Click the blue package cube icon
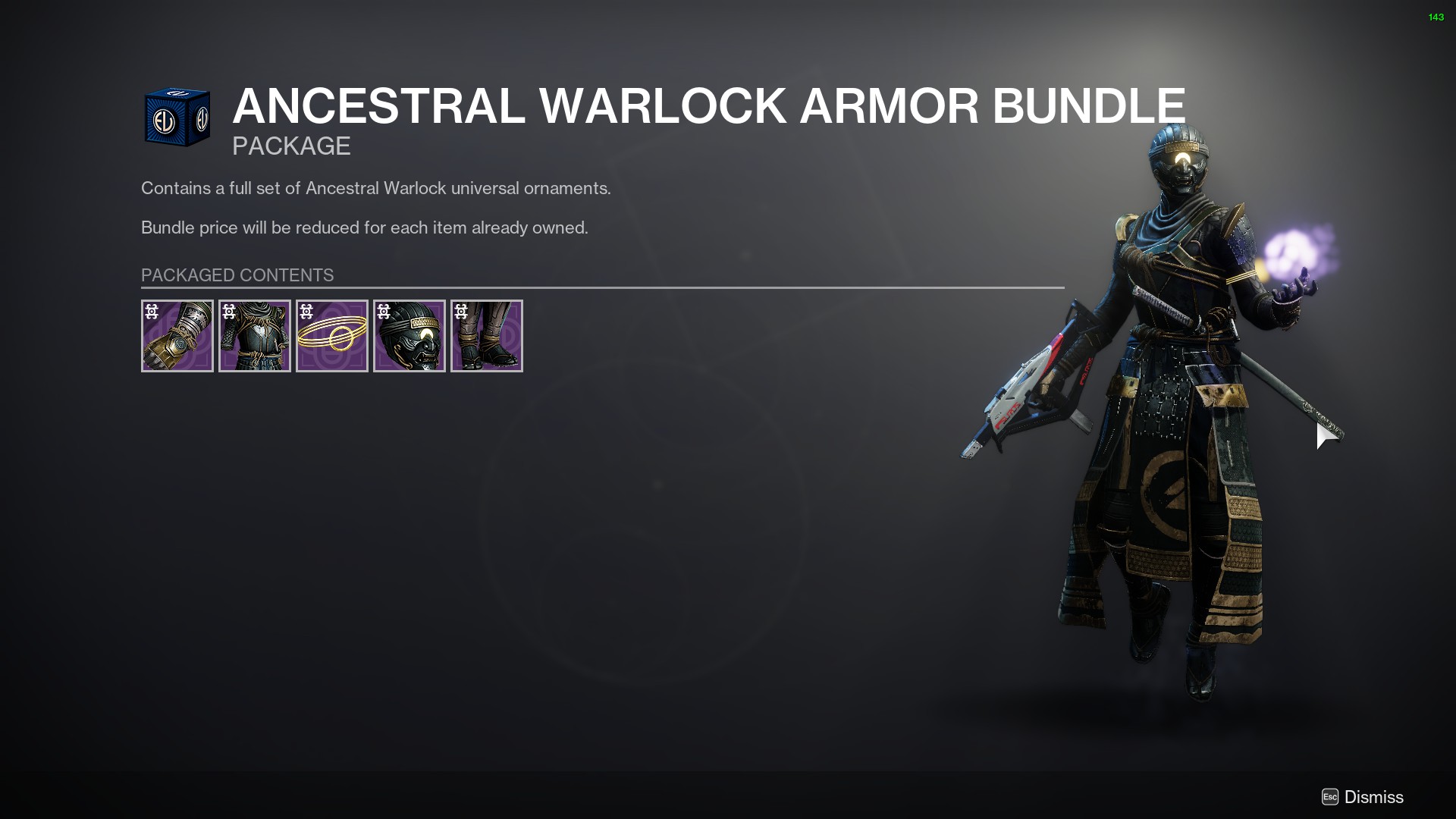The width and height of the screenshot is (1456, 819). coord(177,118)
